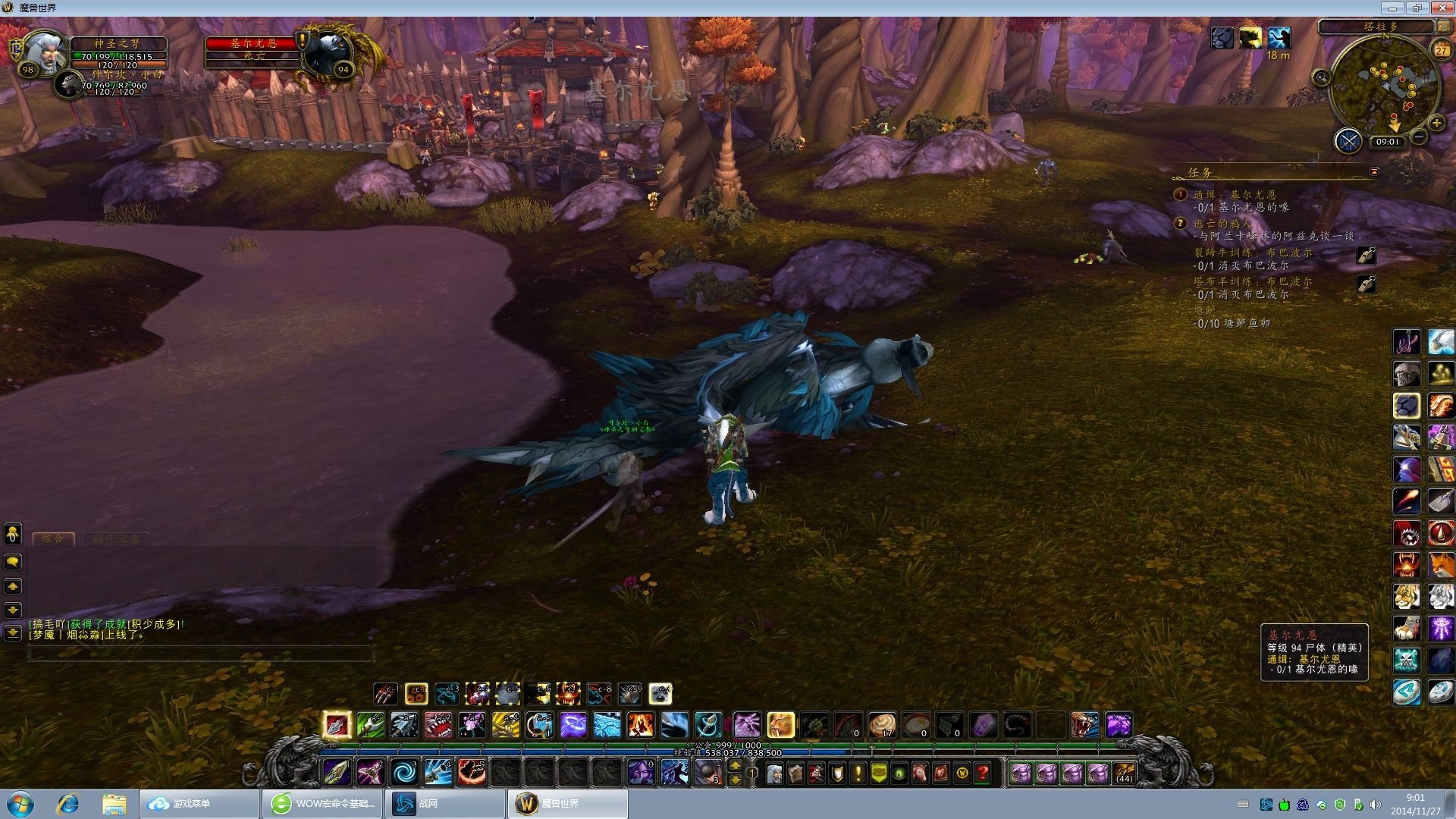Collapse the 任务 quest tracker
Screen dimensions: 1456x819
tap(1374, 172)
